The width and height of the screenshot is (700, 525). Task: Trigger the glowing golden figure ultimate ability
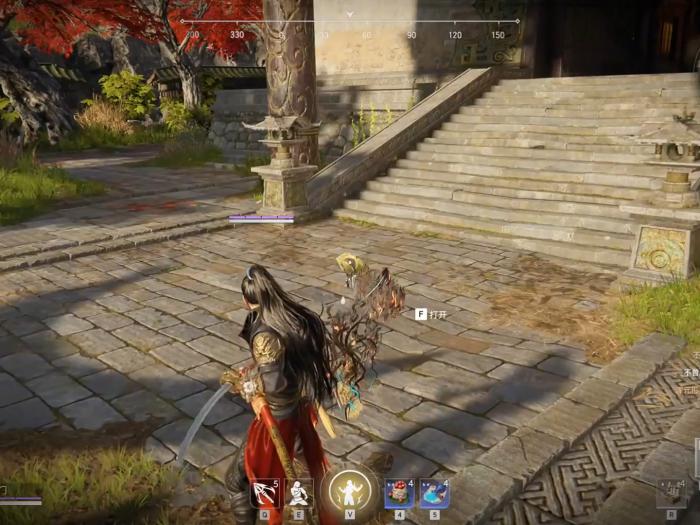click(350, 491)
